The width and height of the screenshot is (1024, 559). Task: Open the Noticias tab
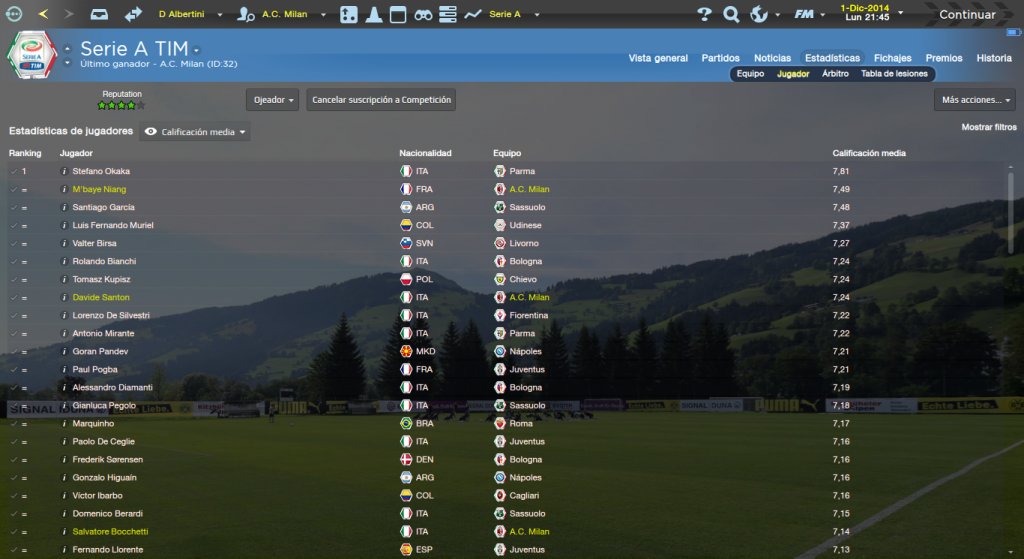pos(772,58)
